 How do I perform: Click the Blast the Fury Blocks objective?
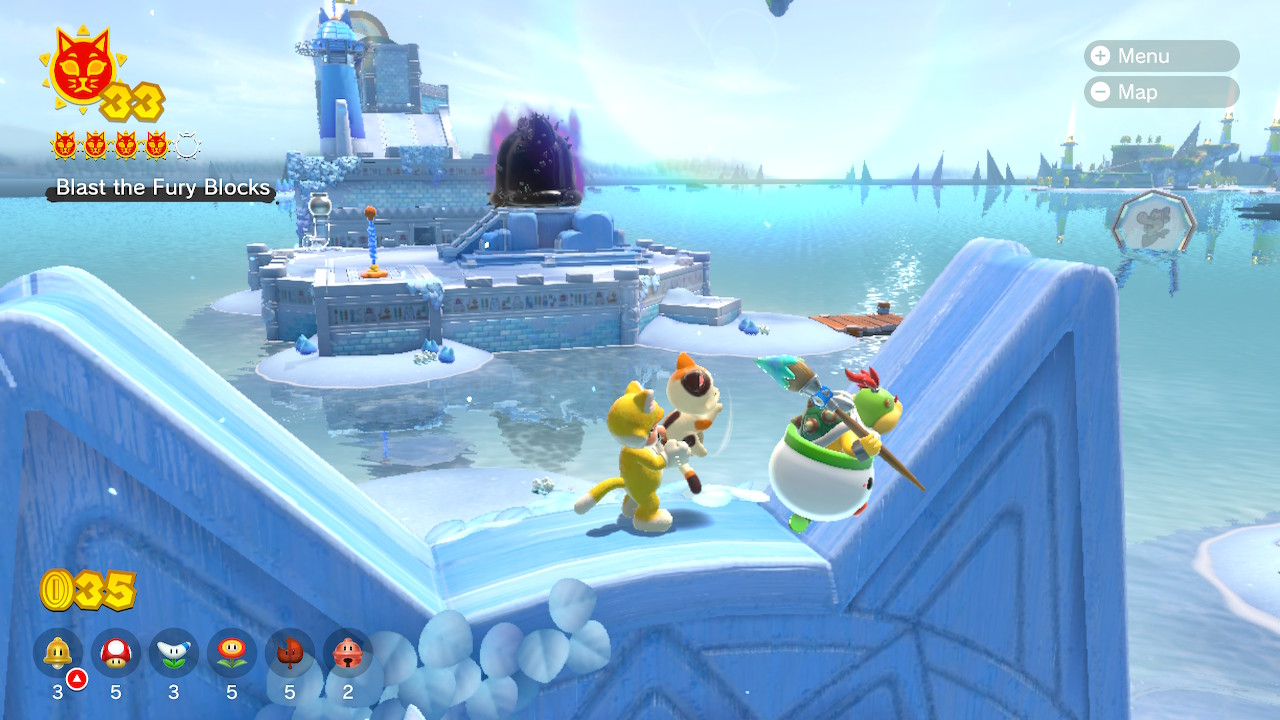pos(162,188)
